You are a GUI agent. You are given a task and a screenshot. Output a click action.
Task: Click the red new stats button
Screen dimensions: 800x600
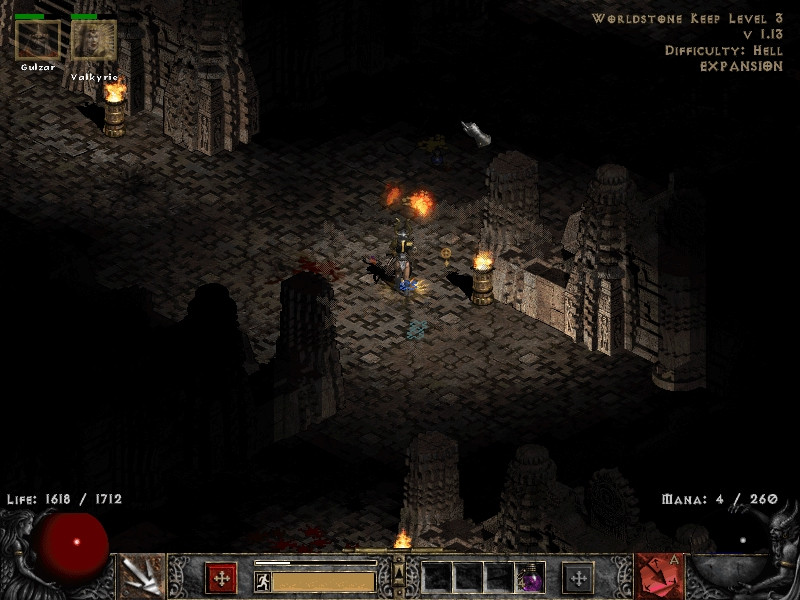[221, 577]
